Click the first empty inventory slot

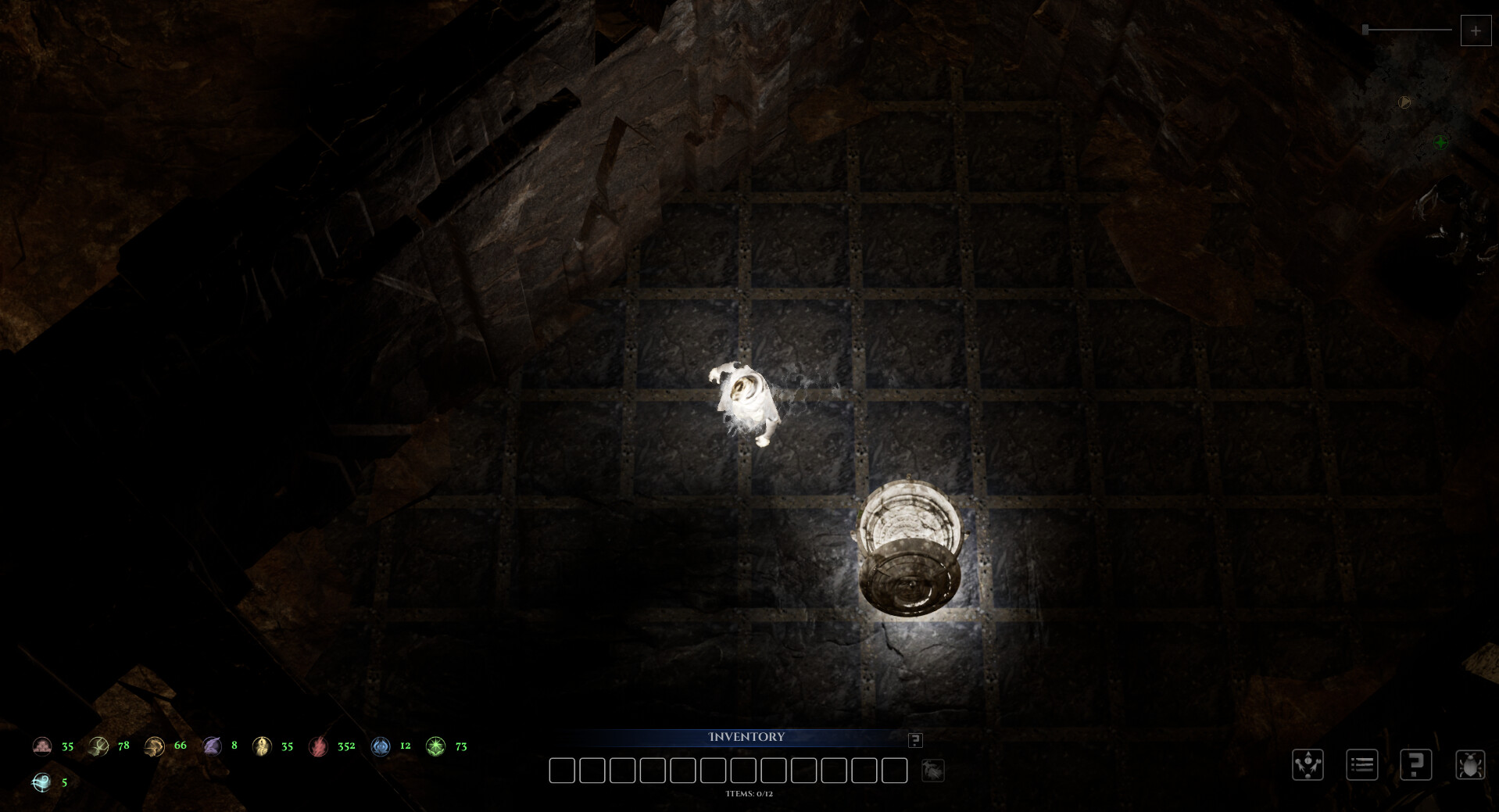(x=562, y=771)
